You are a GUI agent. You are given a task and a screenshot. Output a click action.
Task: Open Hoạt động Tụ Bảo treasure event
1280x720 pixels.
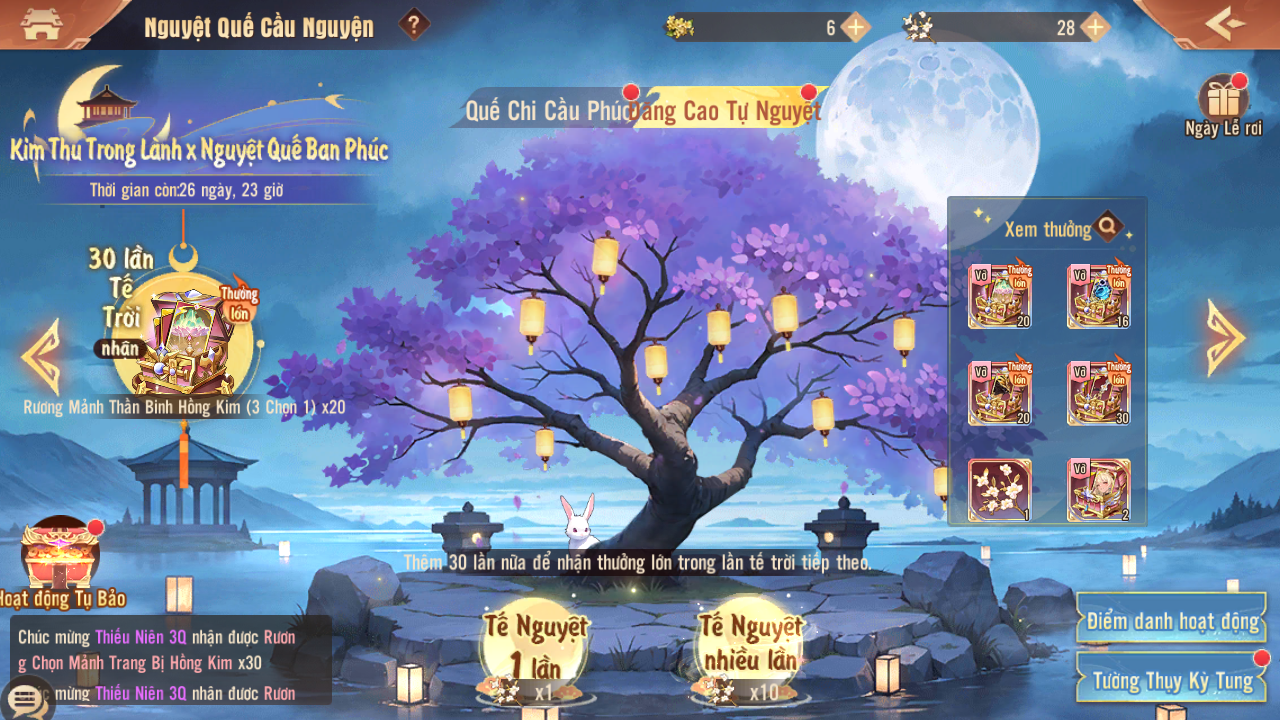tap(60, 555)
